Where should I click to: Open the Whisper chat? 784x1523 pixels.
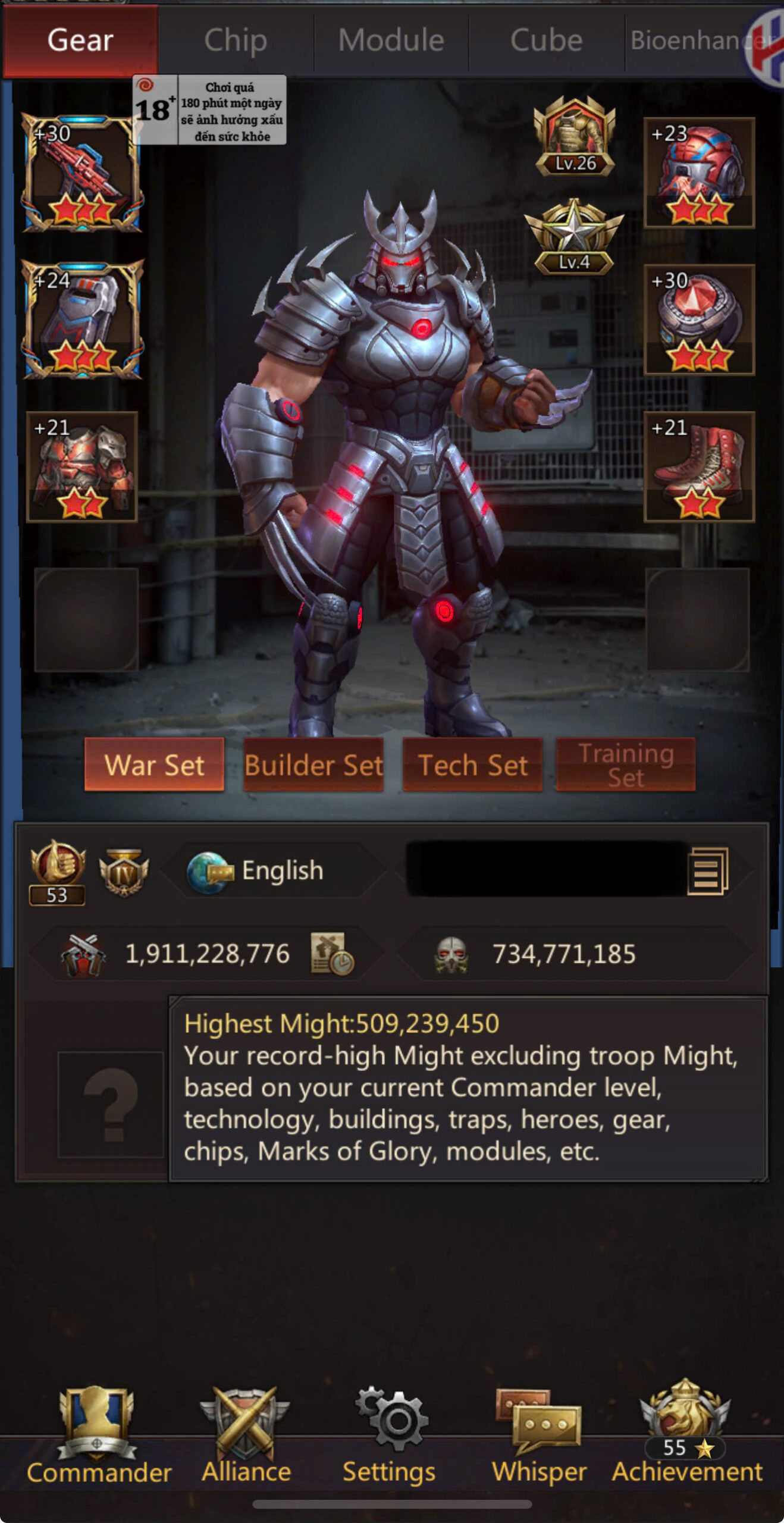(x=539, y=1434)
